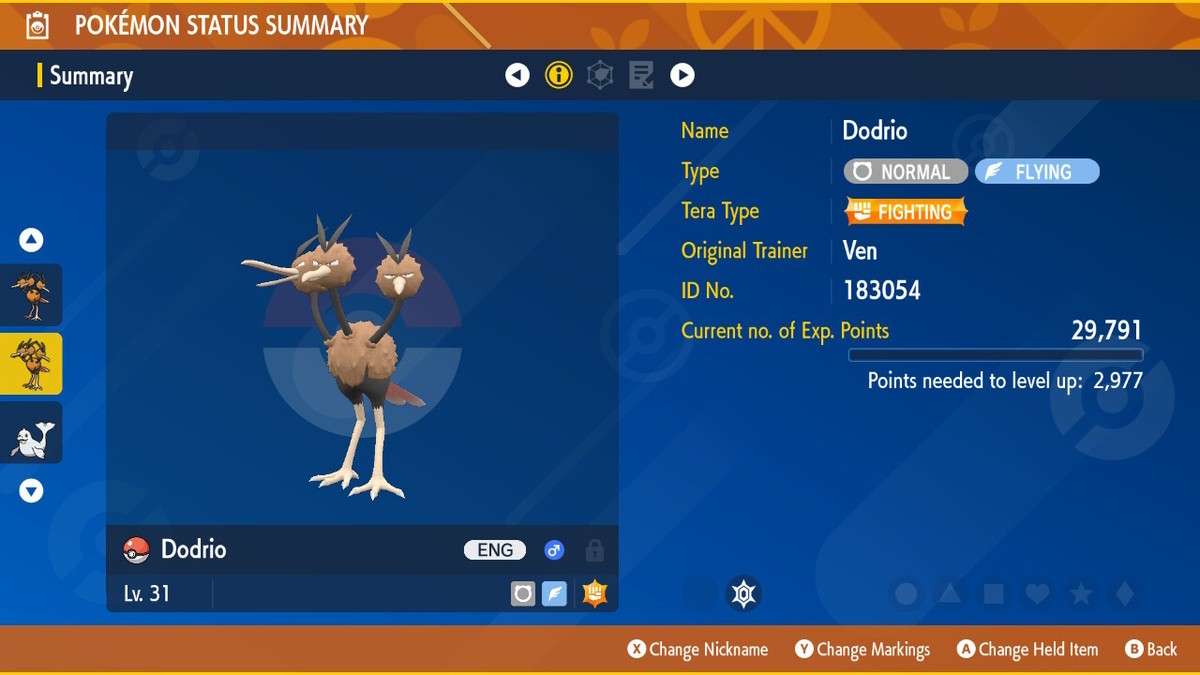Switch to the hexagon stats tab
Screen dimensions: 1200x675
[600, 75]
